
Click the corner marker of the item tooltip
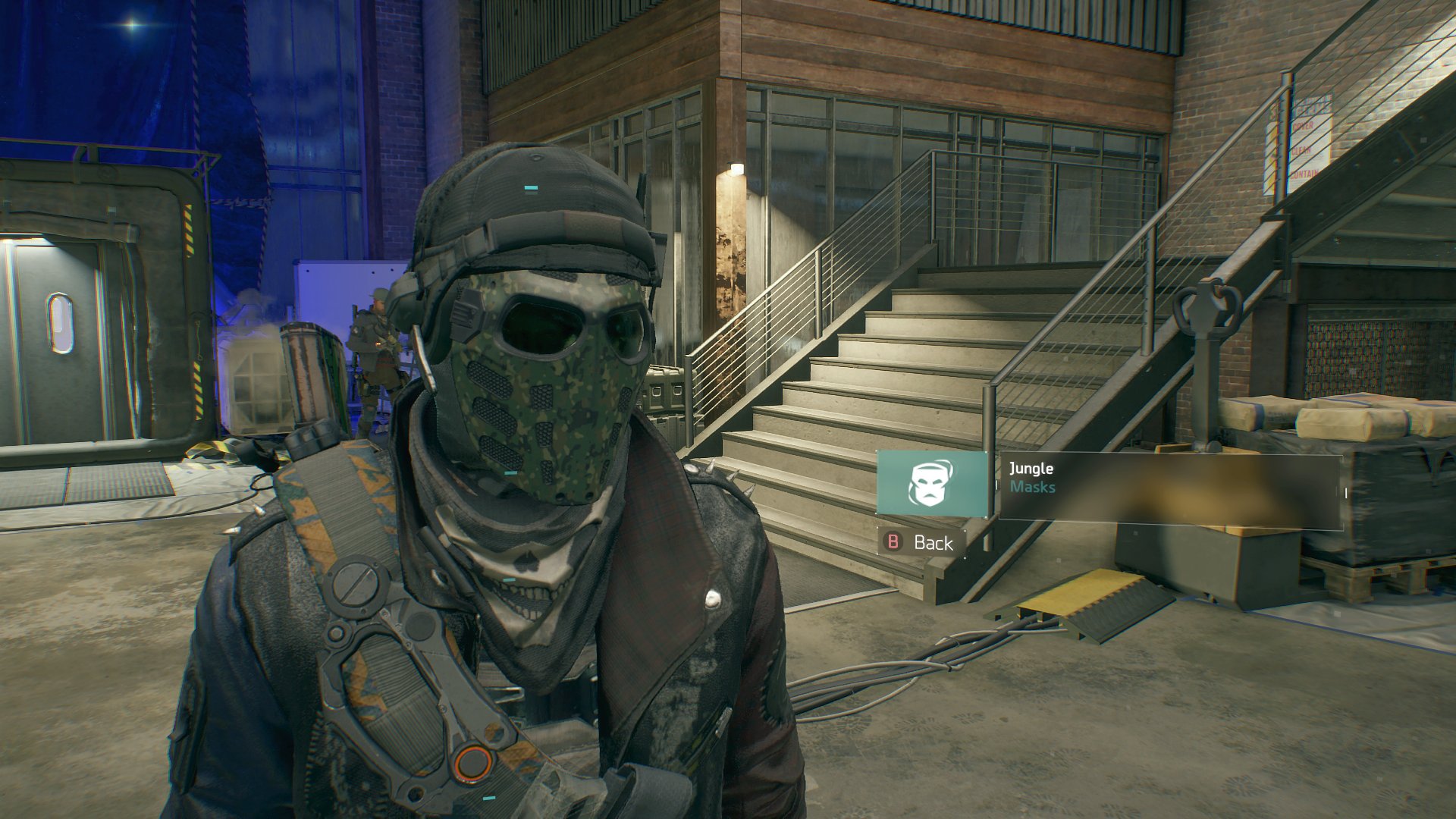[x=1001, y=453]
